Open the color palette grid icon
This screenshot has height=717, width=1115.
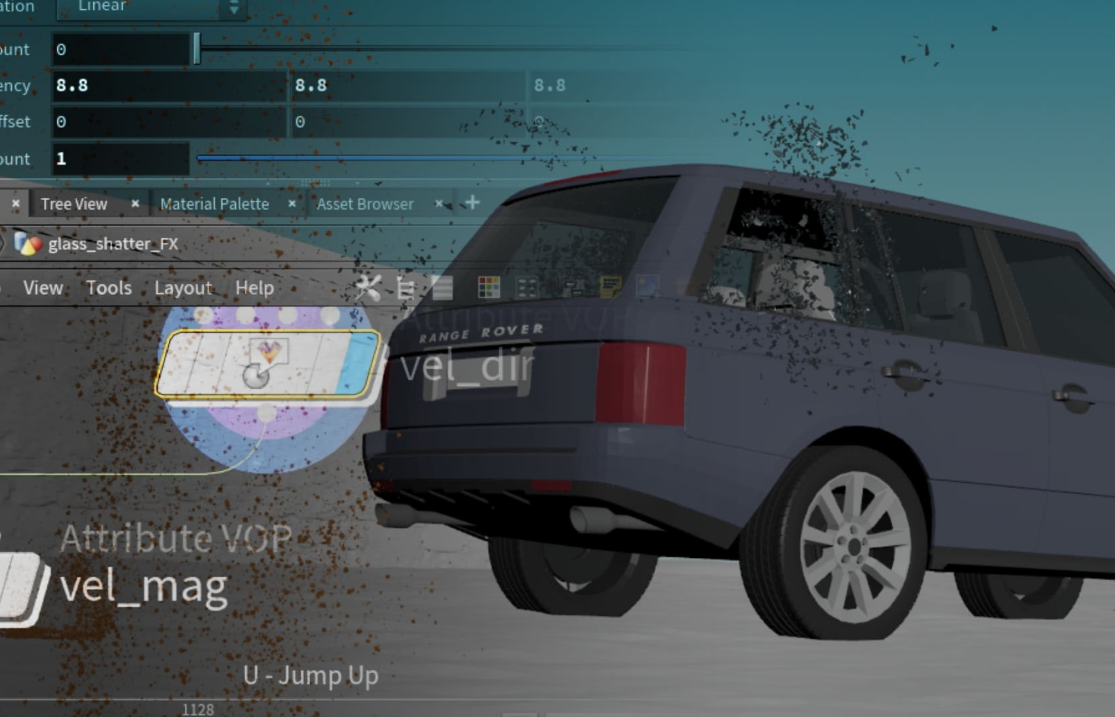tap(488, 288)
